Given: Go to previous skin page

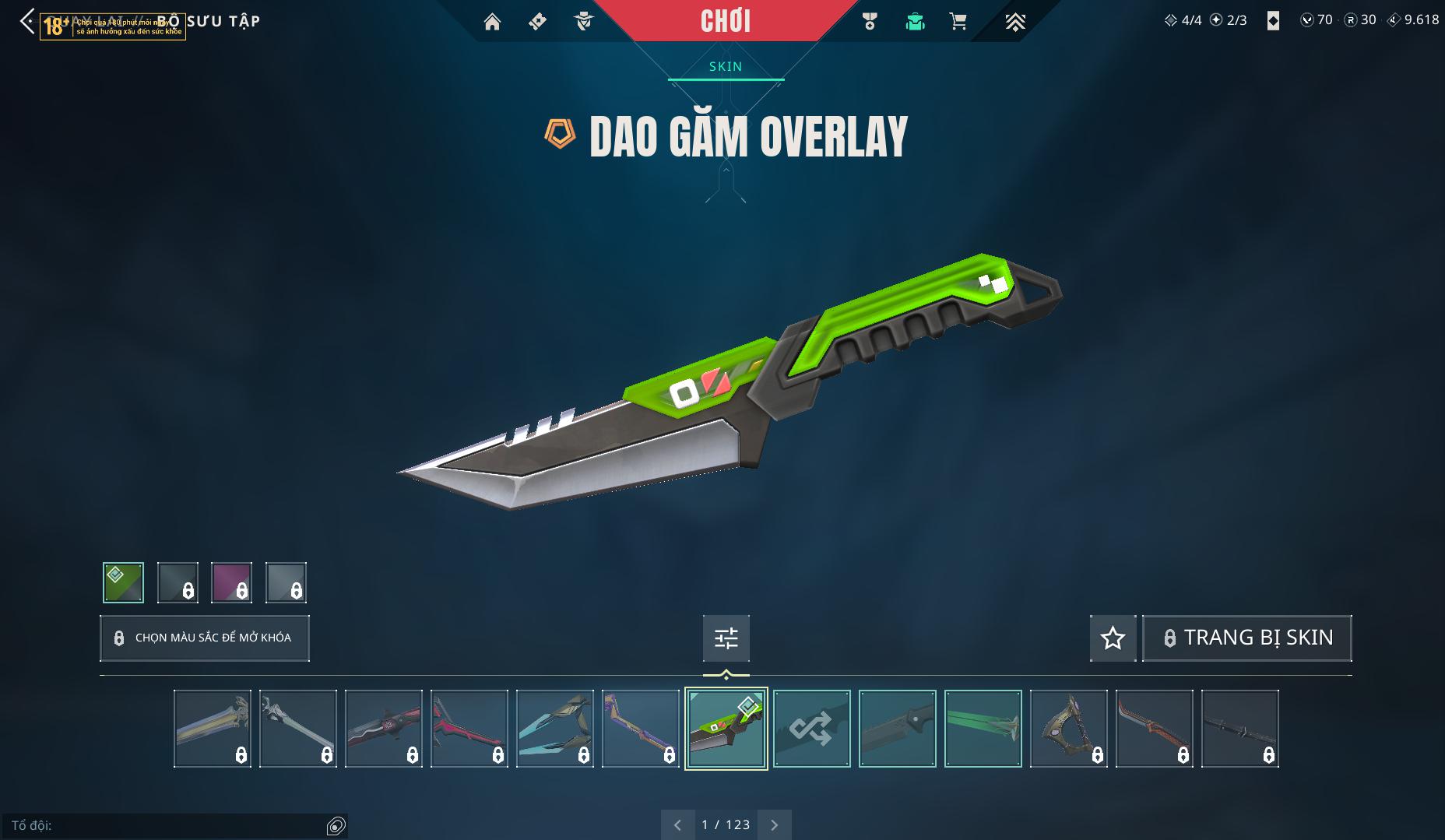Looking at the screenshot, I should pyautogui.click(x=677, y=824).
